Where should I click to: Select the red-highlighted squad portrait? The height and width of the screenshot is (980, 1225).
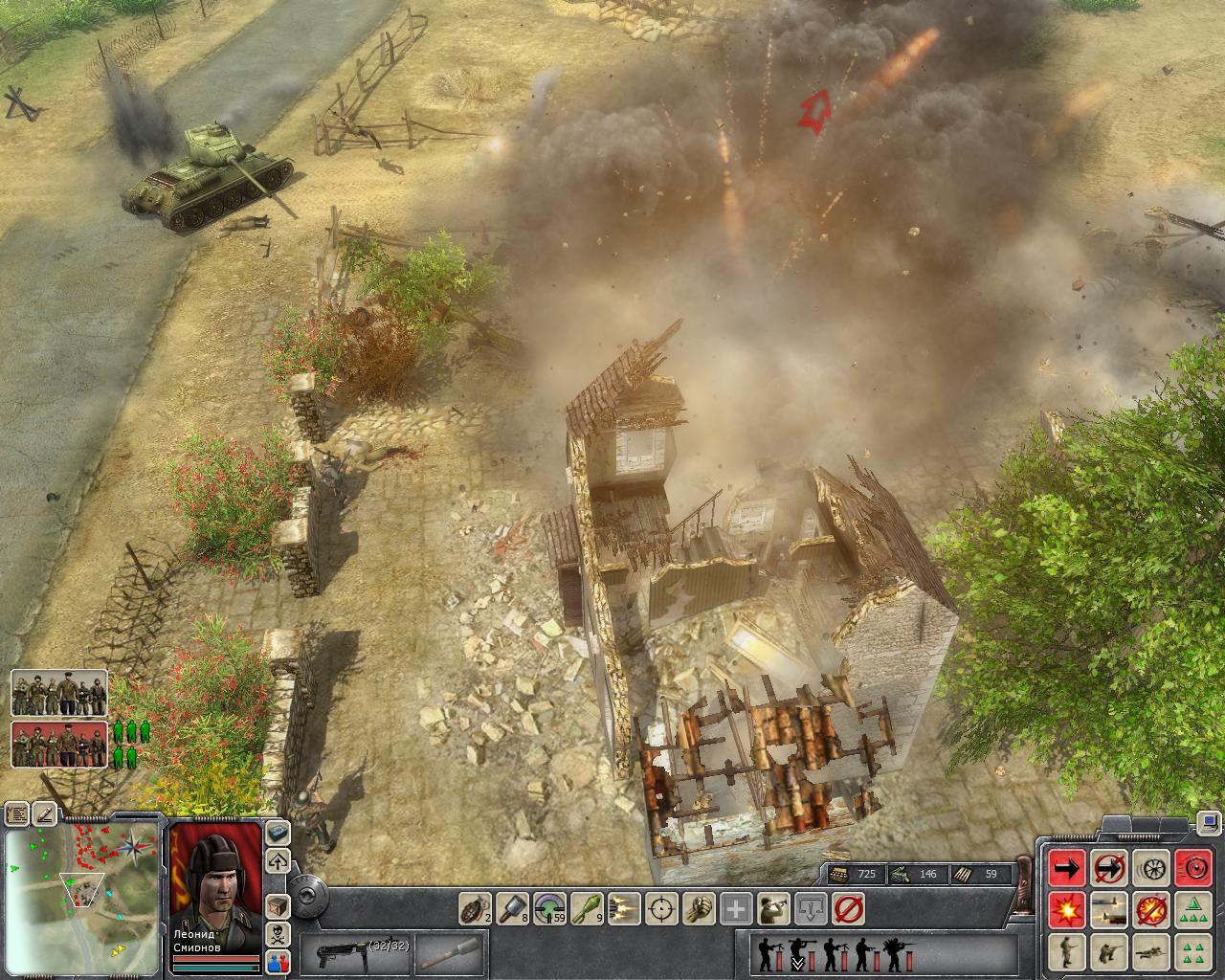coord(59,745)
